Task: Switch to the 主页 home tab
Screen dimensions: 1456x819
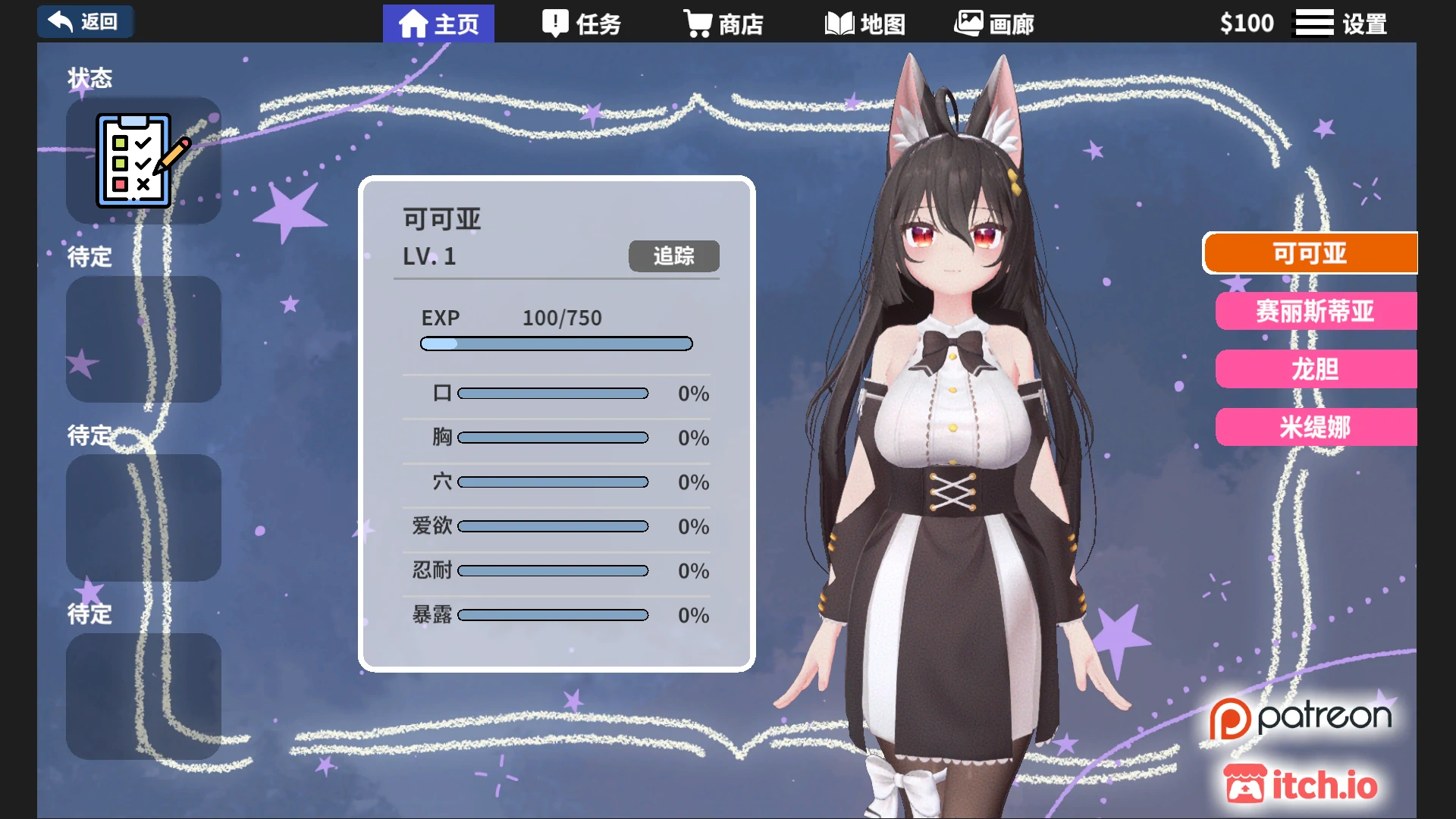Action: click(x=438, y=23)
